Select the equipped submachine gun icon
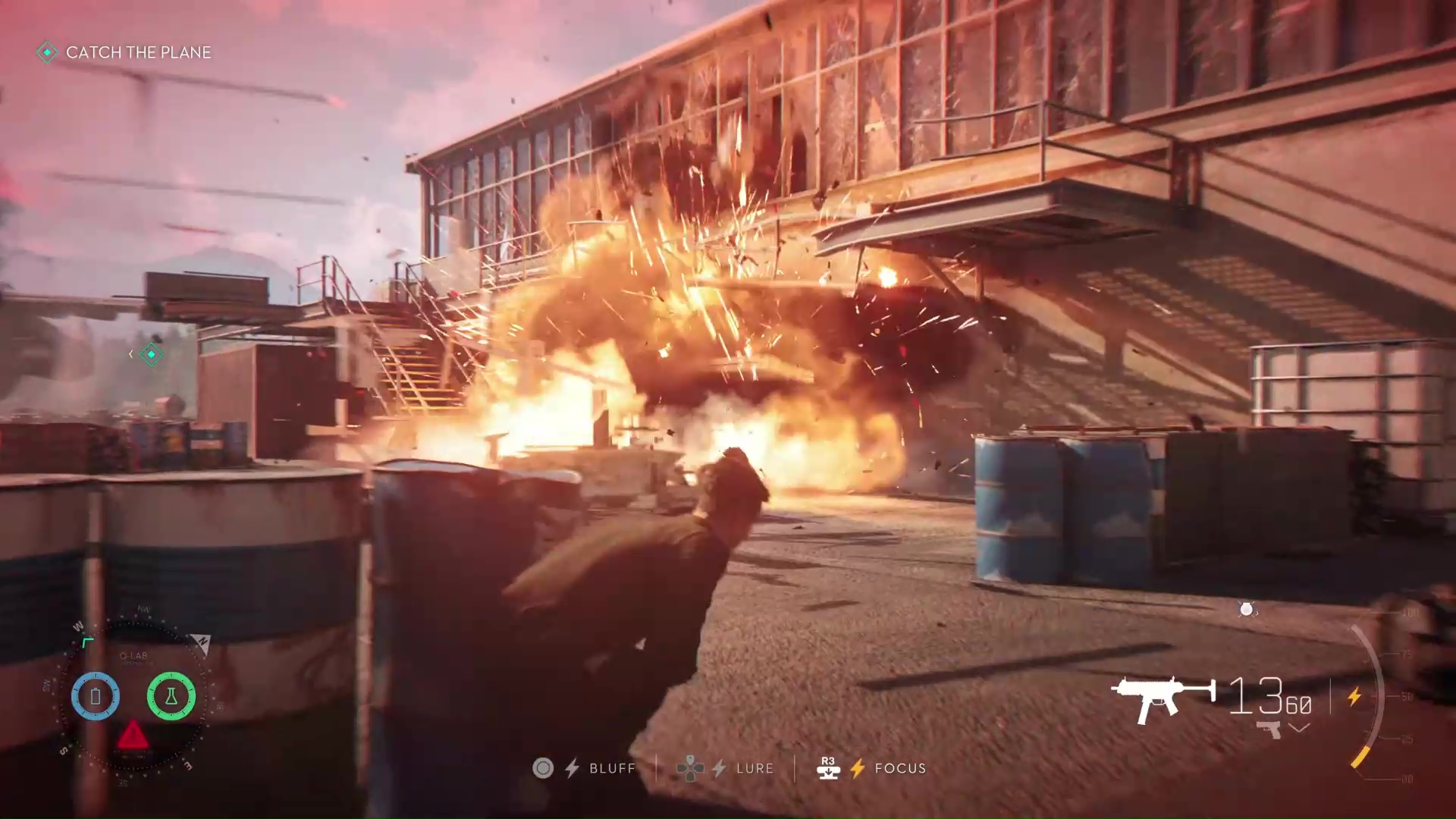The width and height of the screenshot is (1456, 819). point(1163,697)
